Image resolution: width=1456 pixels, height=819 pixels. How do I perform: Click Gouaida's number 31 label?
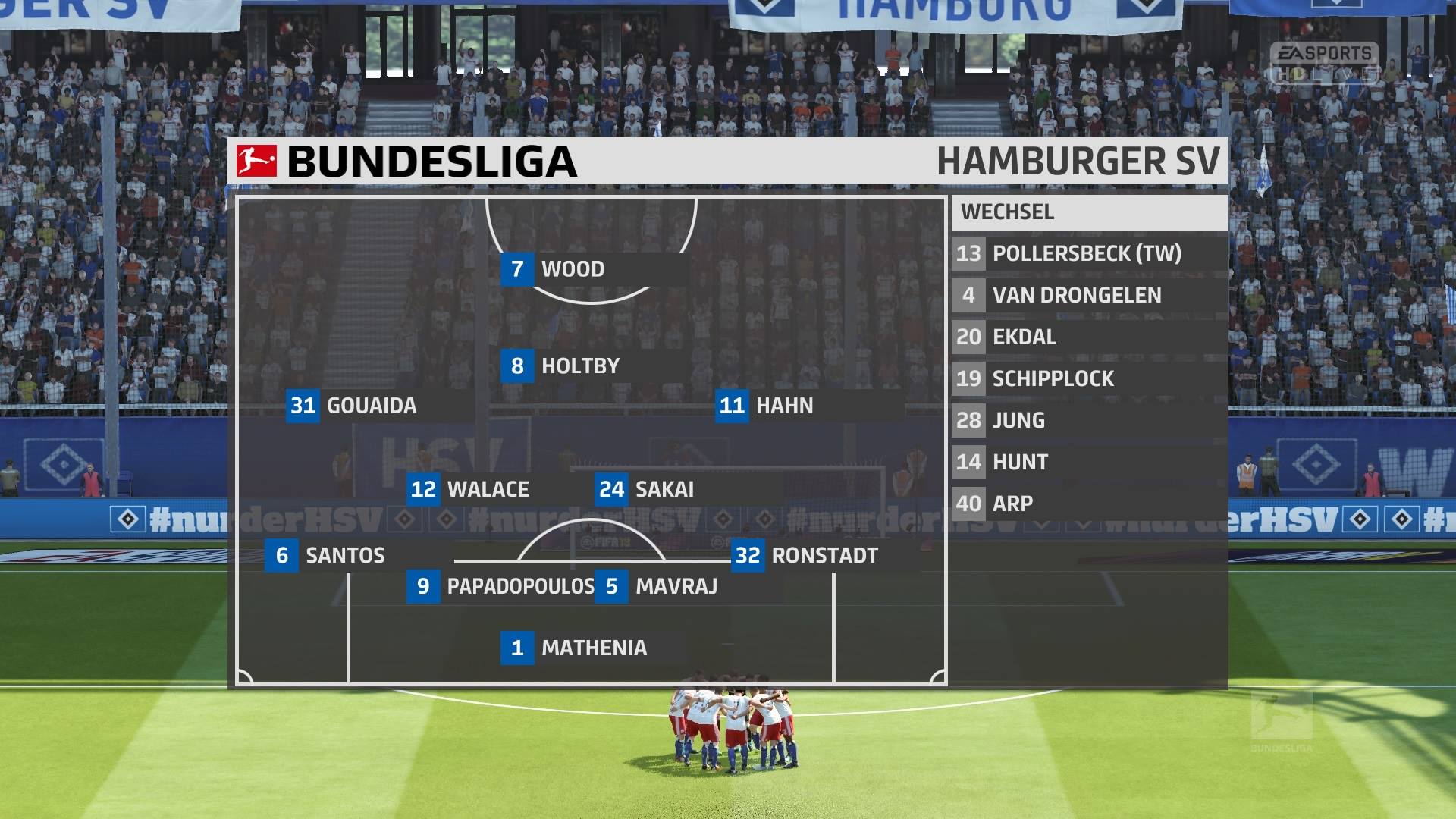tap(303, 406)
